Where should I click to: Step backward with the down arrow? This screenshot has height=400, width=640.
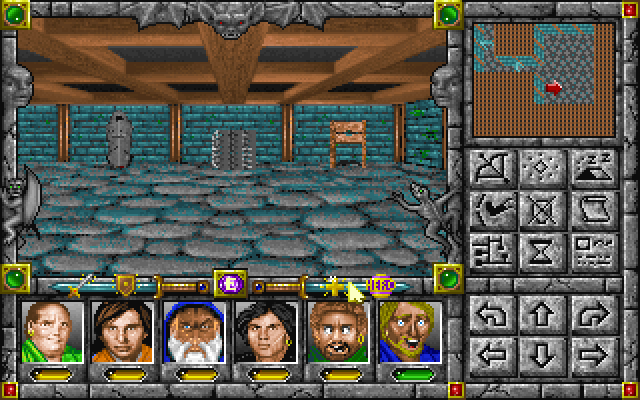tap(539, 354)
